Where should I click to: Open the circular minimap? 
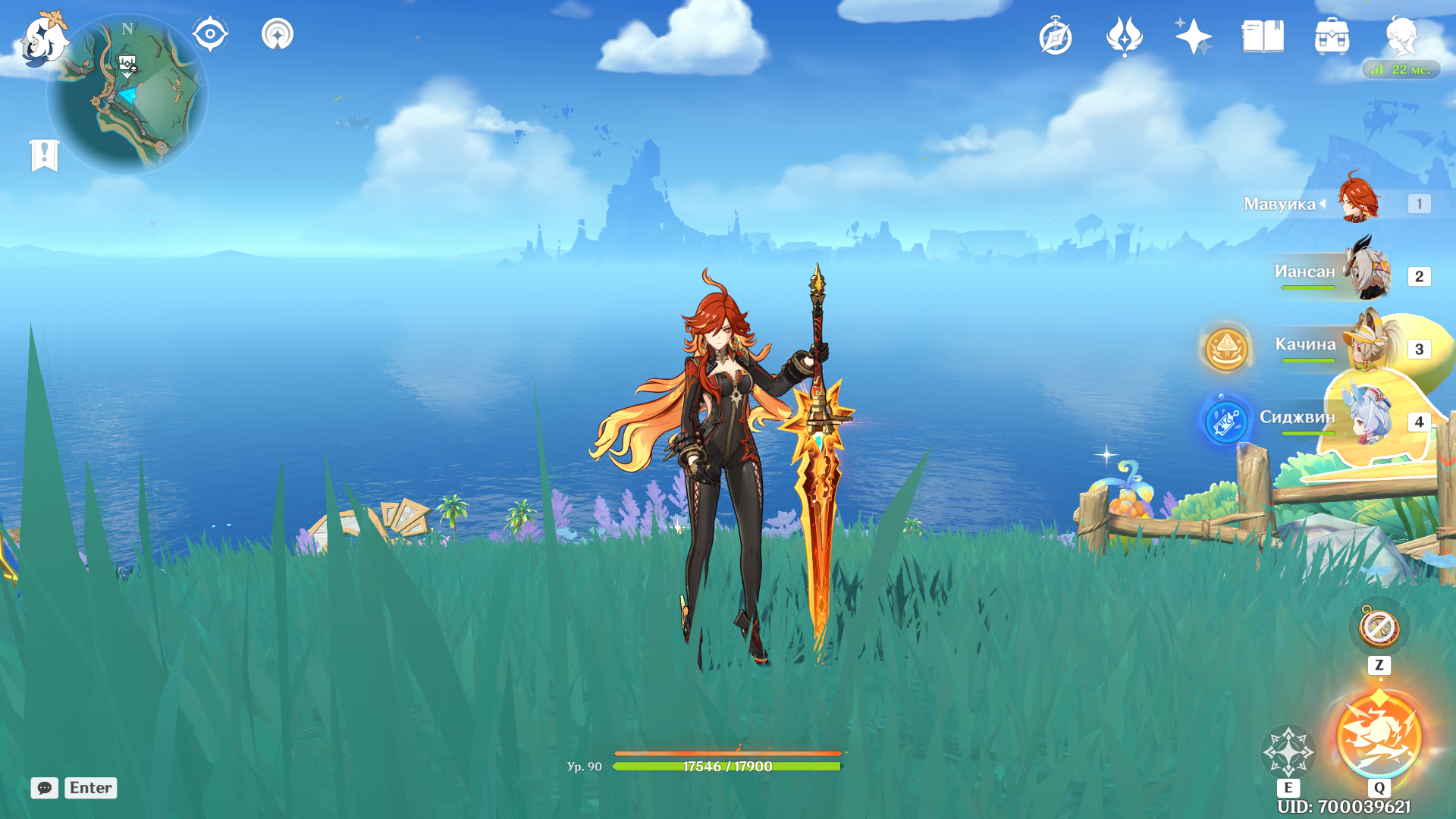(127, 96)
